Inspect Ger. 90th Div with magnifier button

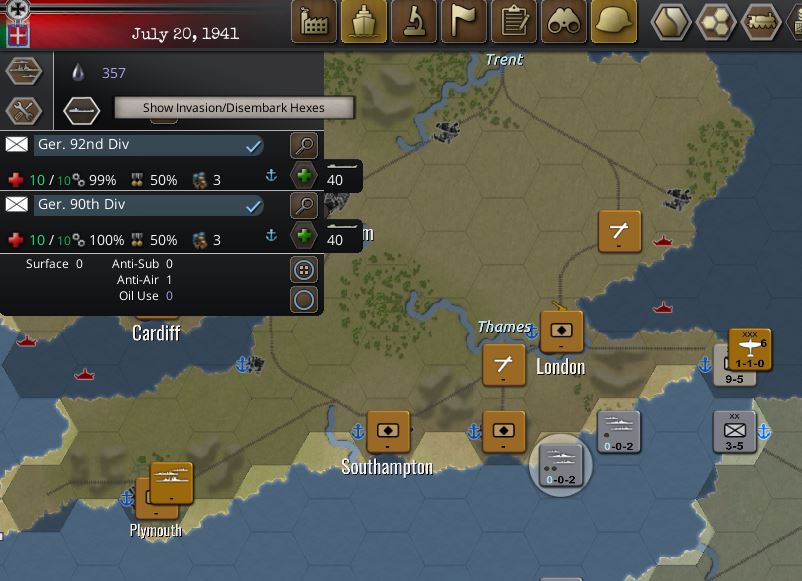[304, 206]
